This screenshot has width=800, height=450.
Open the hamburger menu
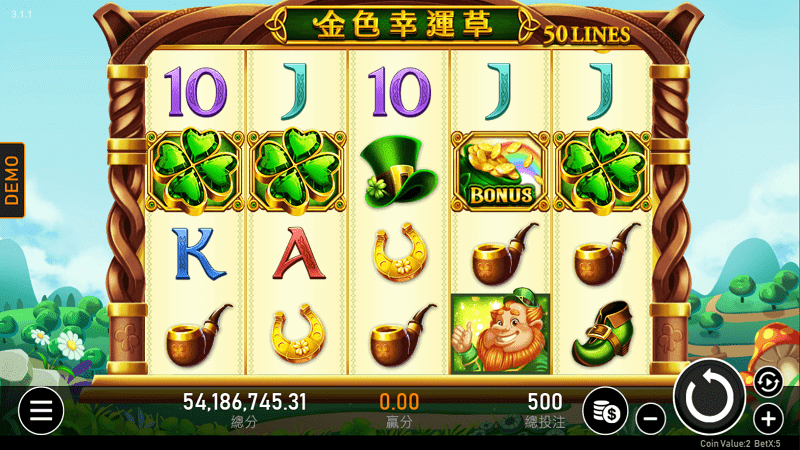click(x=40, y=409)
